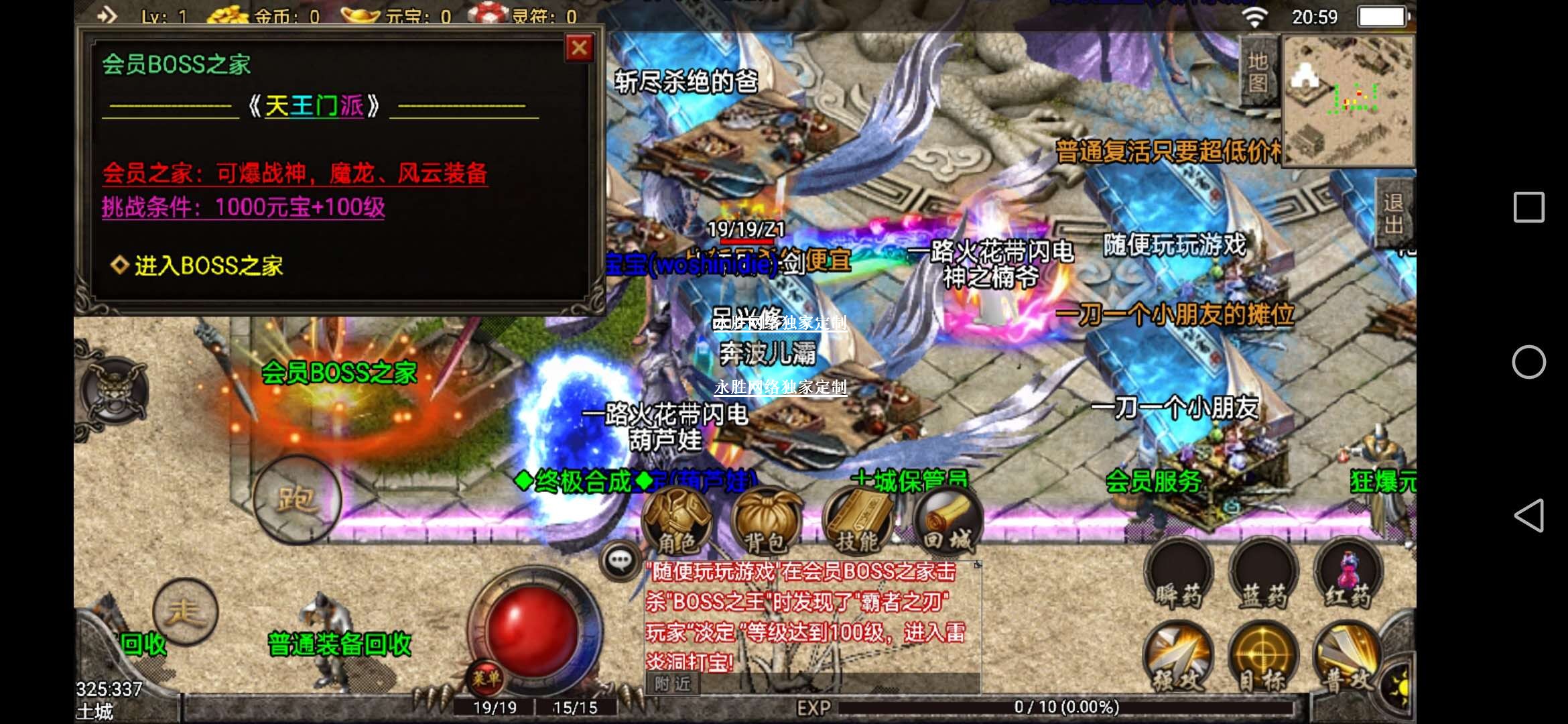Screen dimensions: 1568x724
Task: Tap the 走 walk button
Action: click(185, 611)
